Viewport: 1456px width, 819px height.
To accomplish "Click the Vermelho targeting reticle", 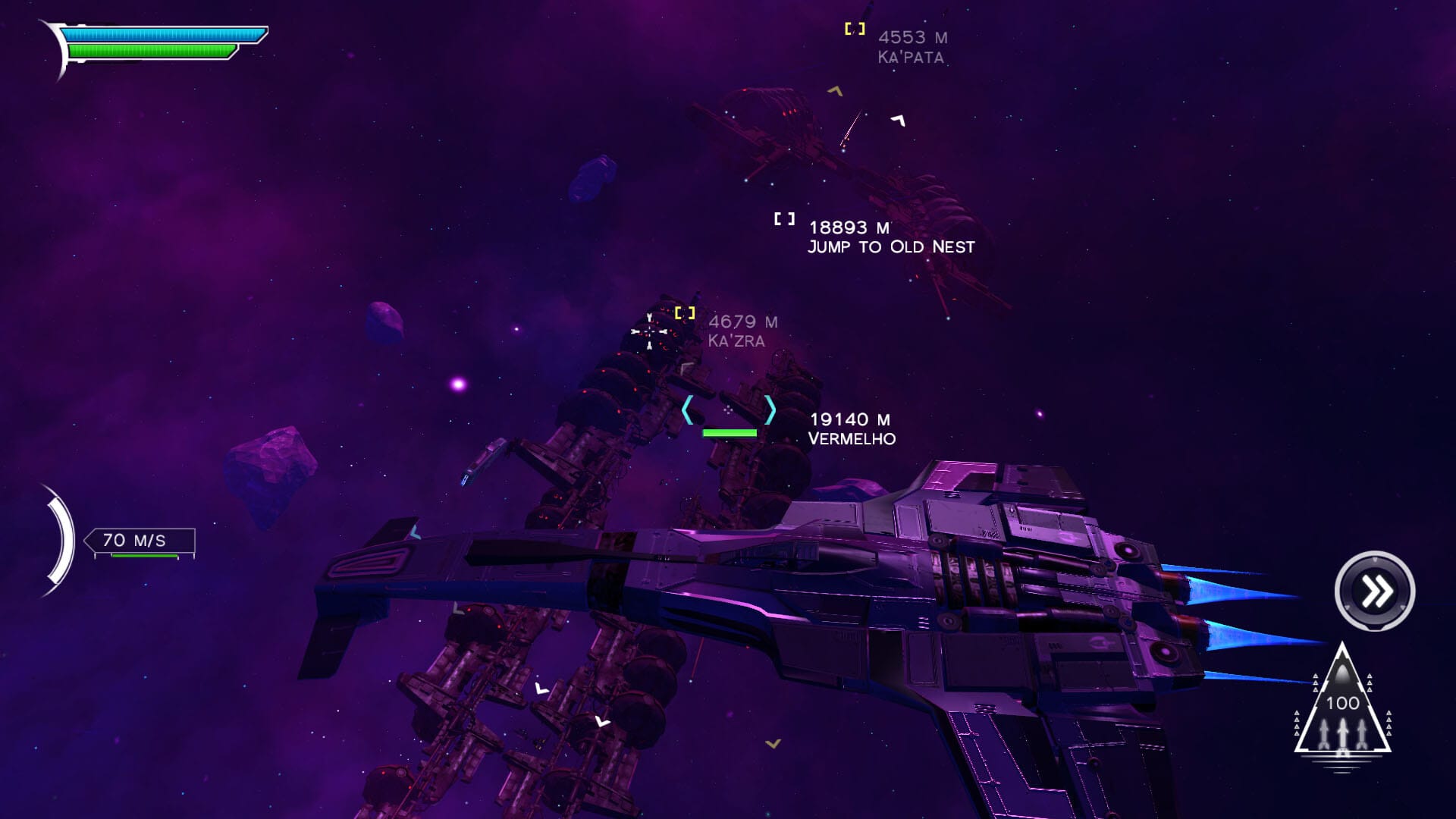I will (x=729, y=409).
